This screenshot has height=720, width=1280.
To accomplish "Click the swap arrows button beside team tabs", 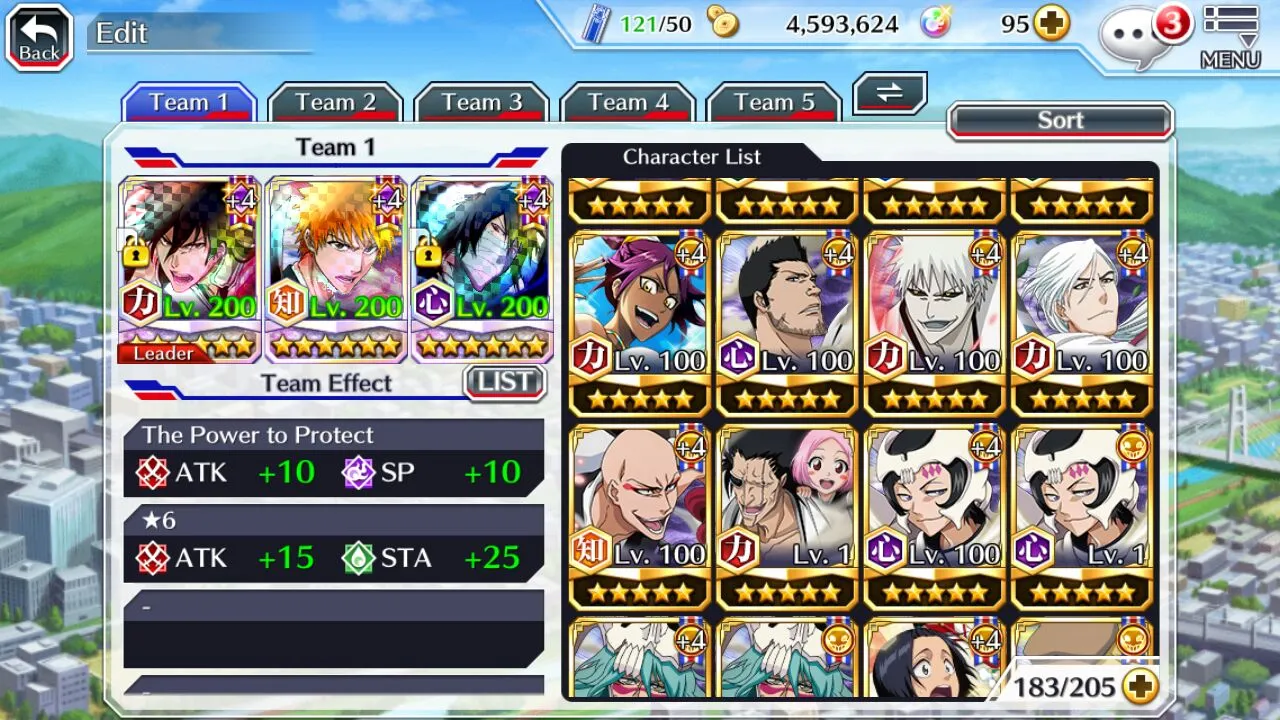I will [x=889, y=94].
